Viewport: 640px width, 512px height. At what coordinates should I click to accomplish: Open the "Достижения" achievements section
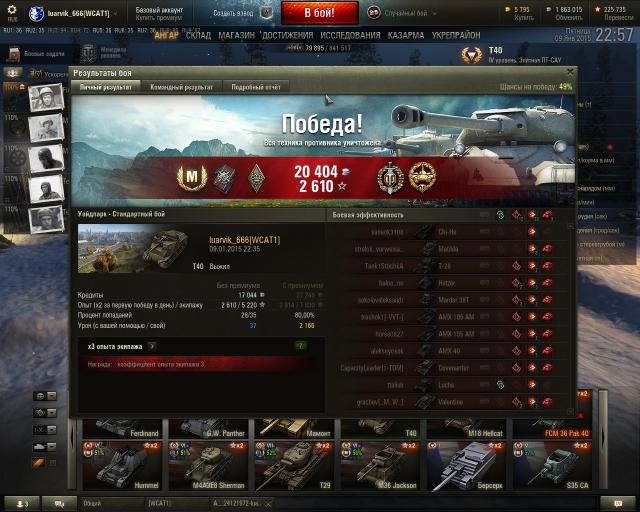[287, 35]
